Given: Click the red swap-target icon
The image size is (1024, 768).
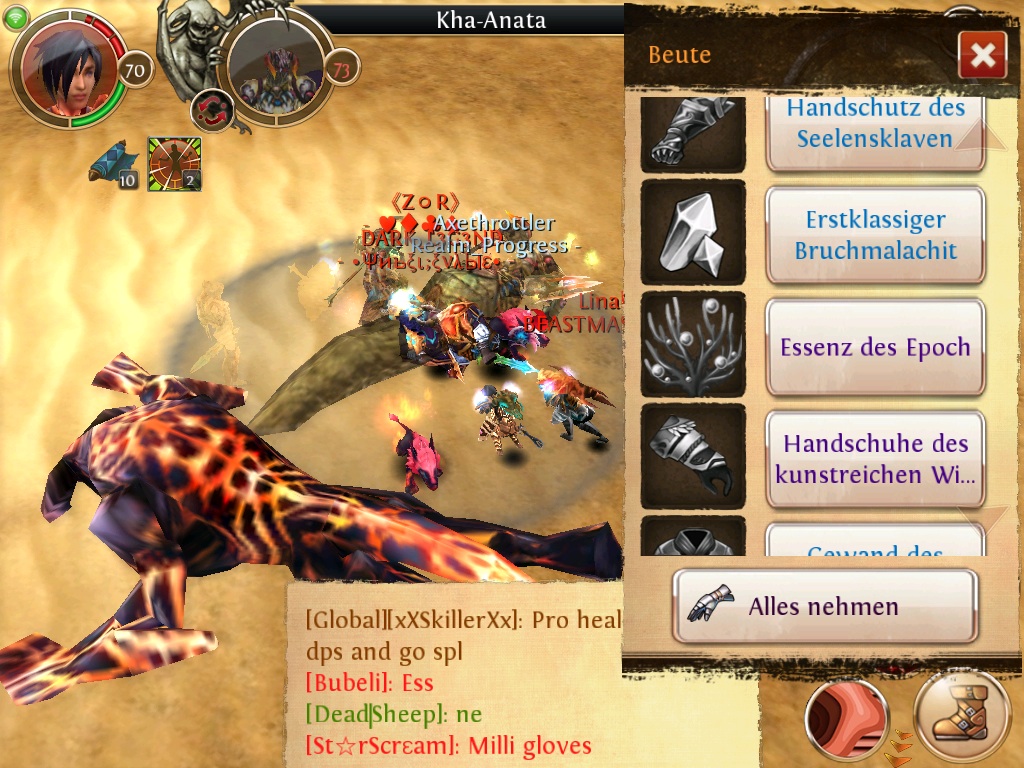Looking at the screenshot, I should click(x=211, y=111).
